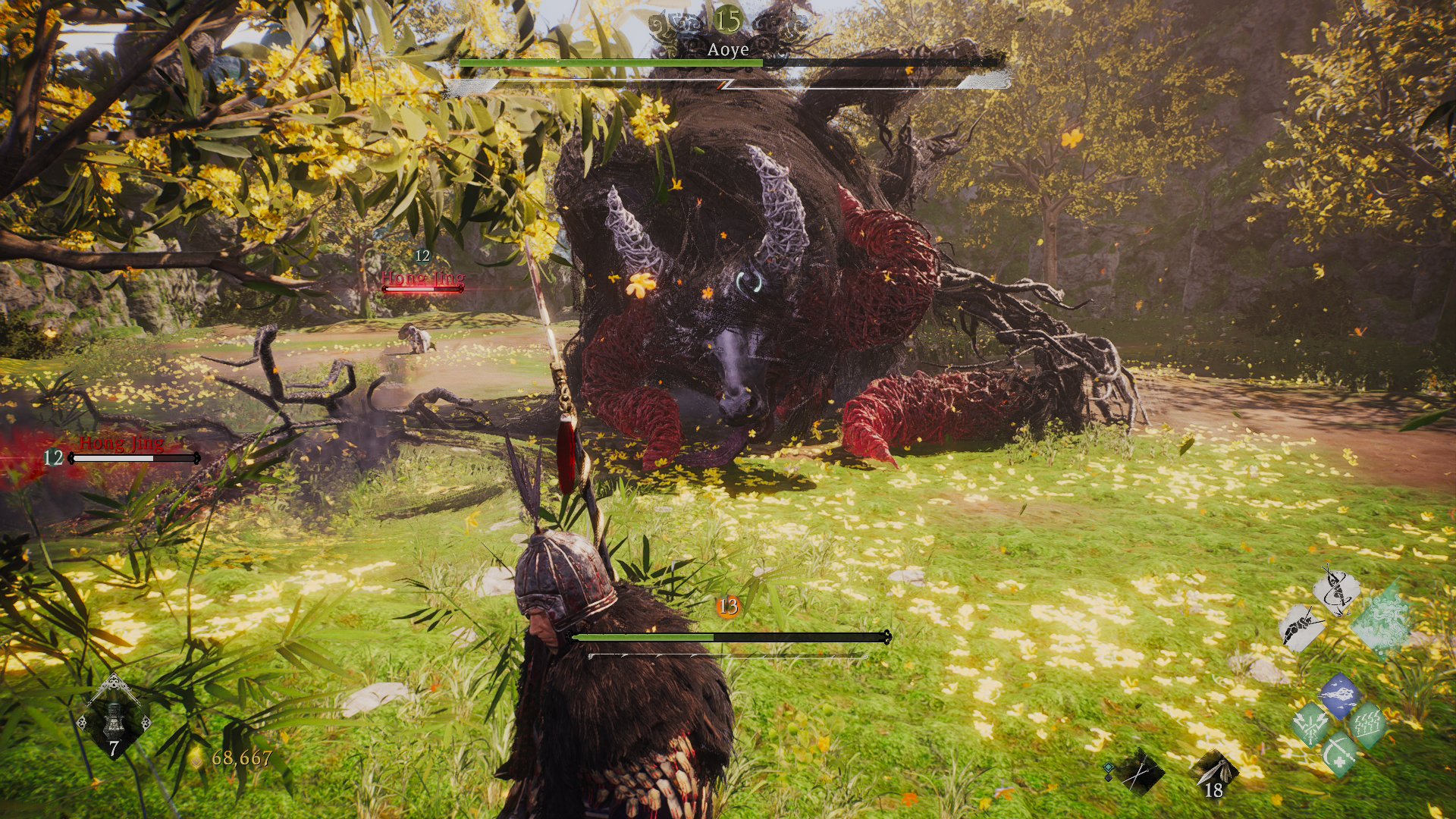Cast the green sword and cross spell
Screen dimensions: 1456x819
pos(1340,752)
